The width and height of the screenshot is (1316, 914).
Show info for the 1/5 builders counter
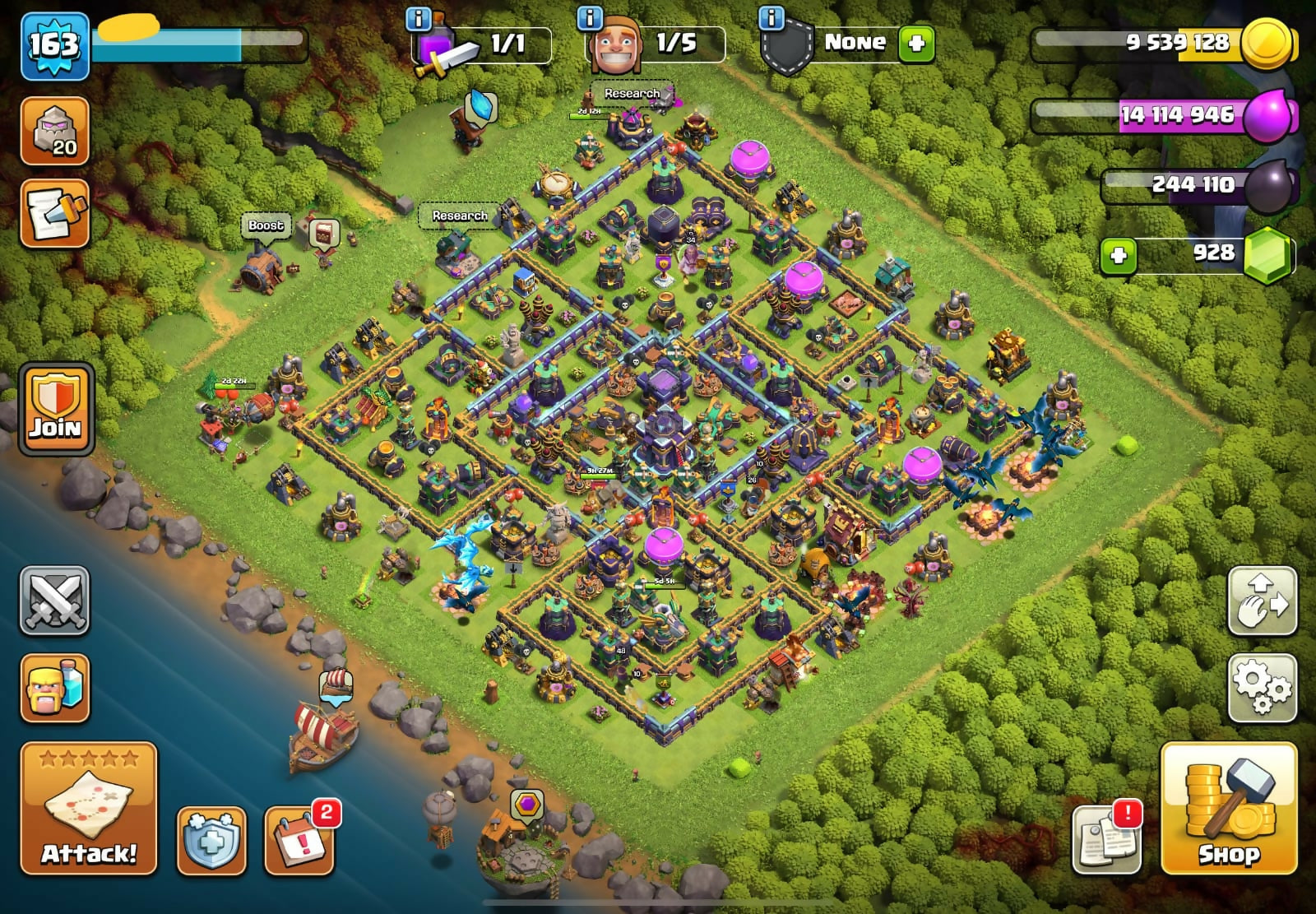590,18
